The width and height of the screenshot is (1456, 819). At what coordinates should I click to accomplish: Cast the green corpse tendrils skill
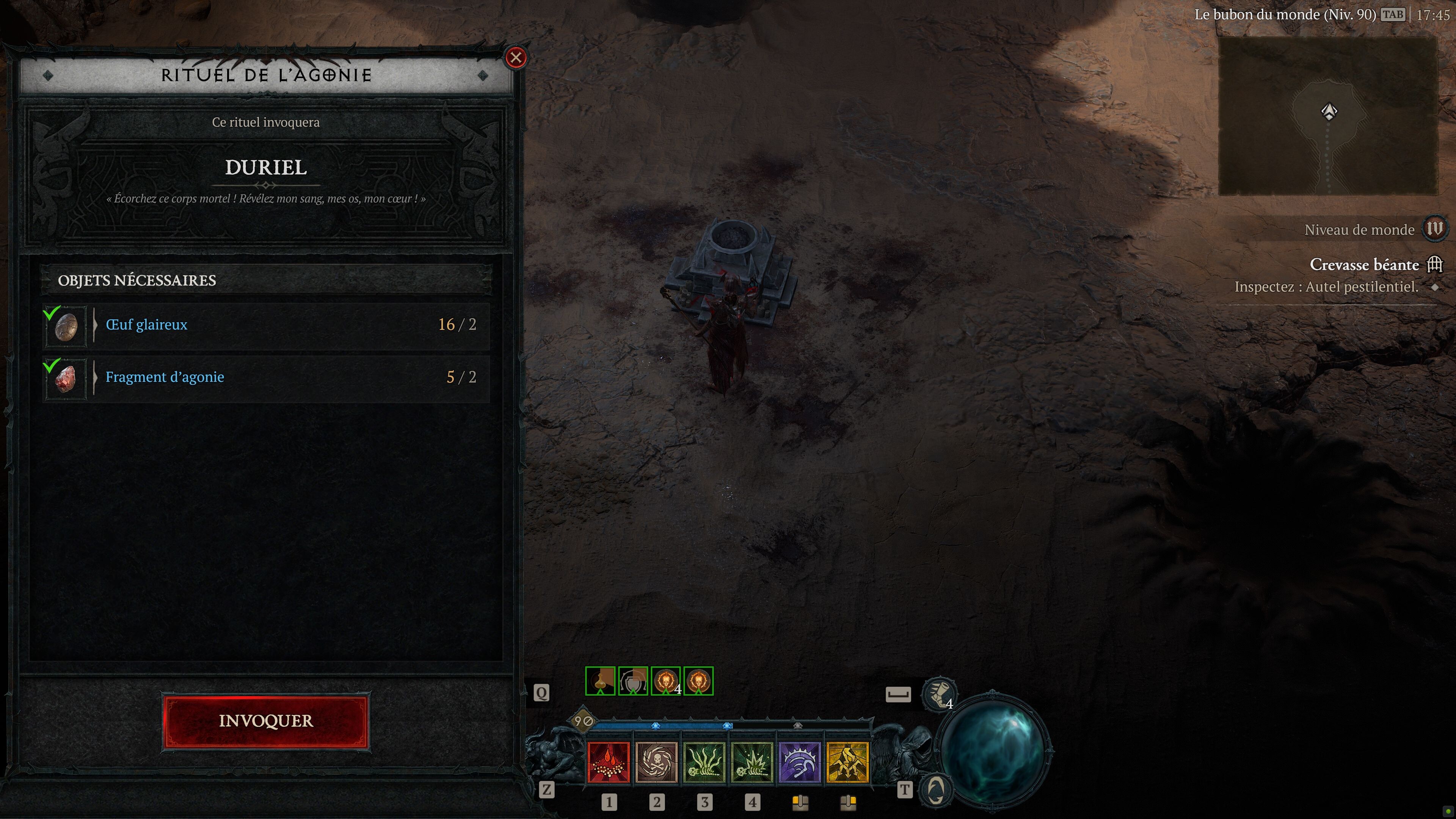tap(704, 763)
